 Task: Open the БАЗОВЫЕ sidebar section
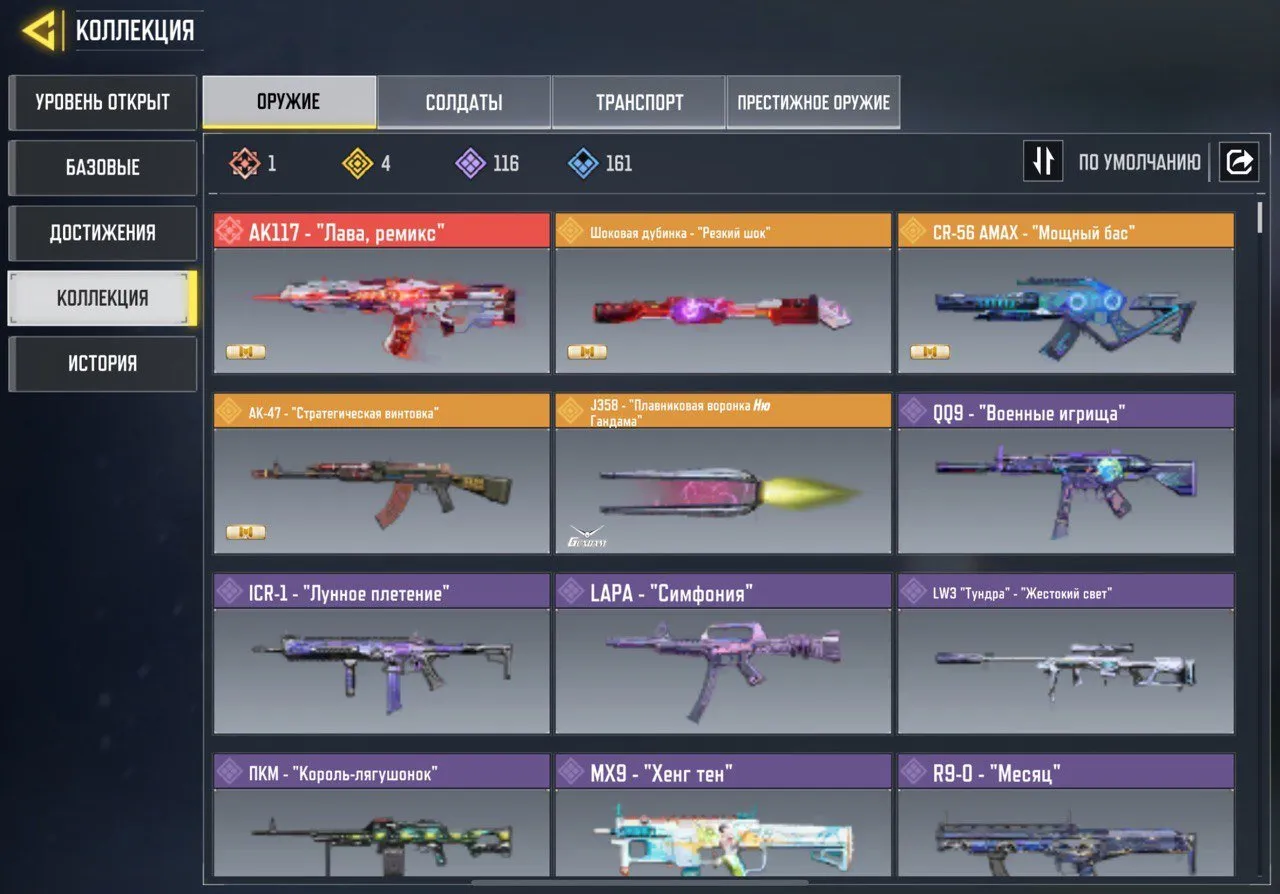(102, 168)
